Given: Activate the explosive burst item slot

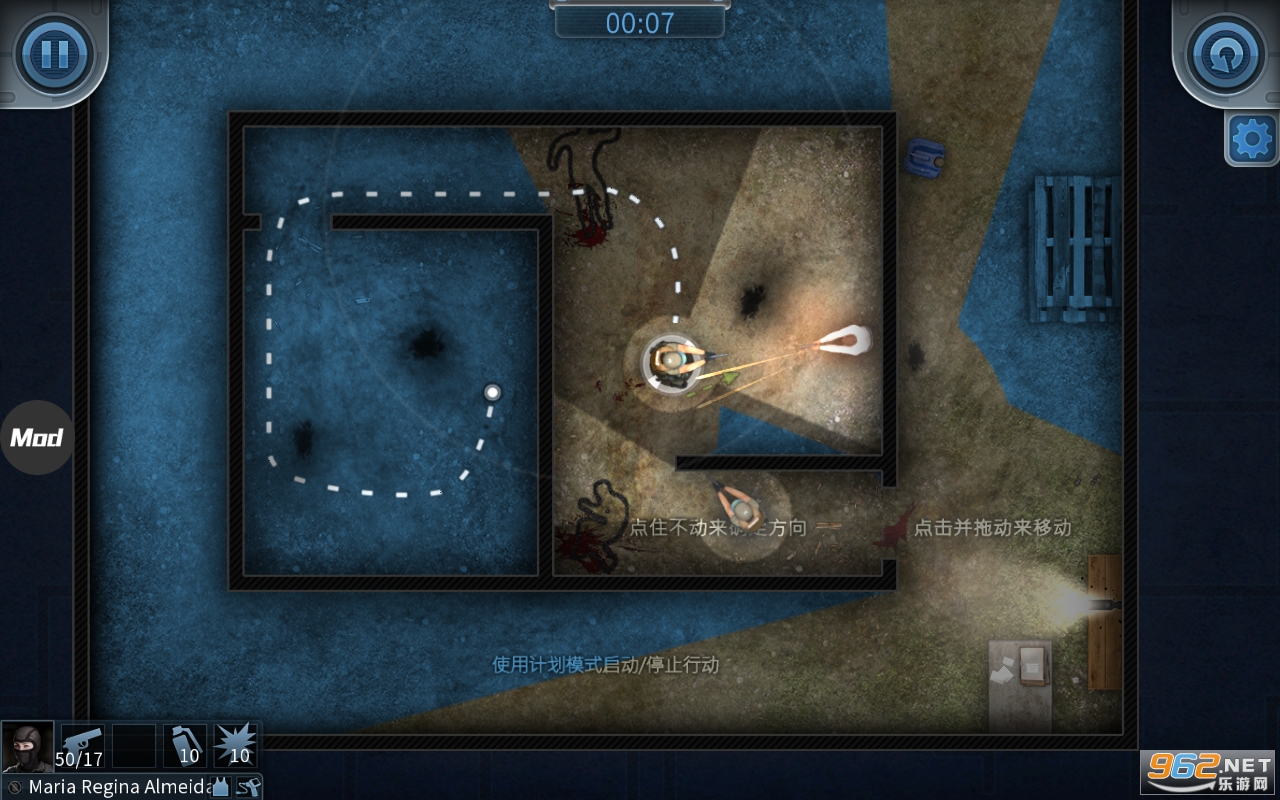Looking at the screenshot, I should 237,746.
